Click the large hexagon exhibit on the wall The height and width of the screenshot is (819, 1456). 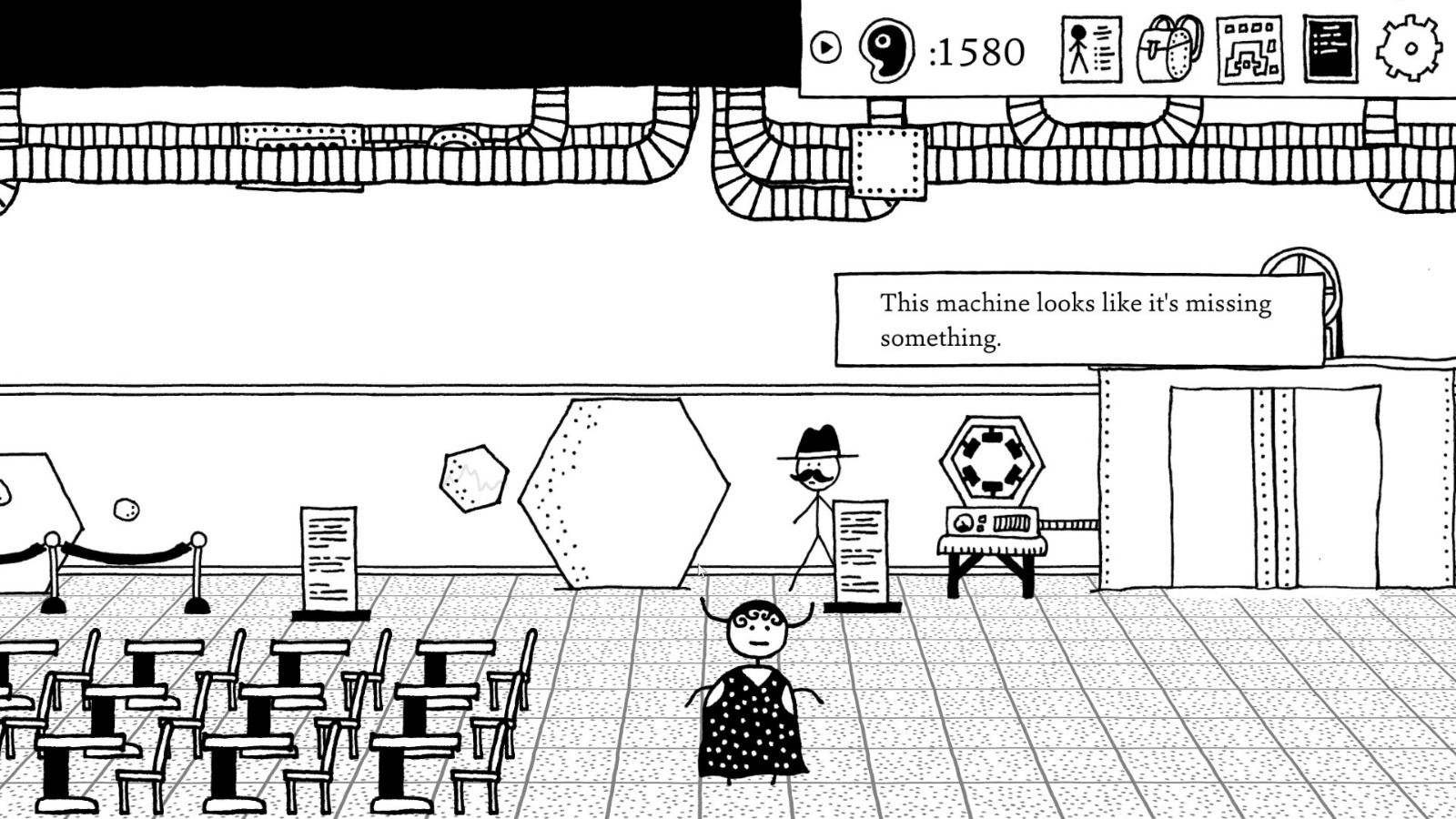click(623, 491)
